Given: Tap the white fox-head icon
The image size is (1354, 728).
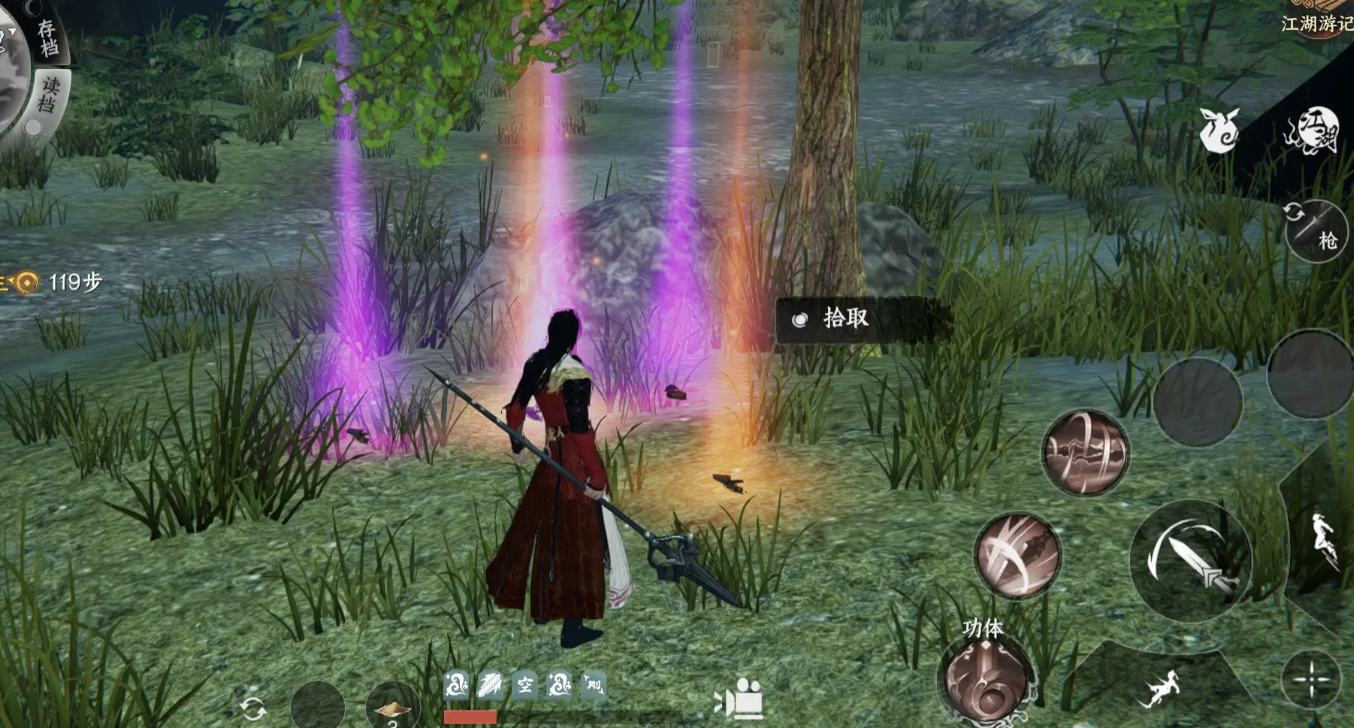Looking at the screenshot, I should [1219, 131].
